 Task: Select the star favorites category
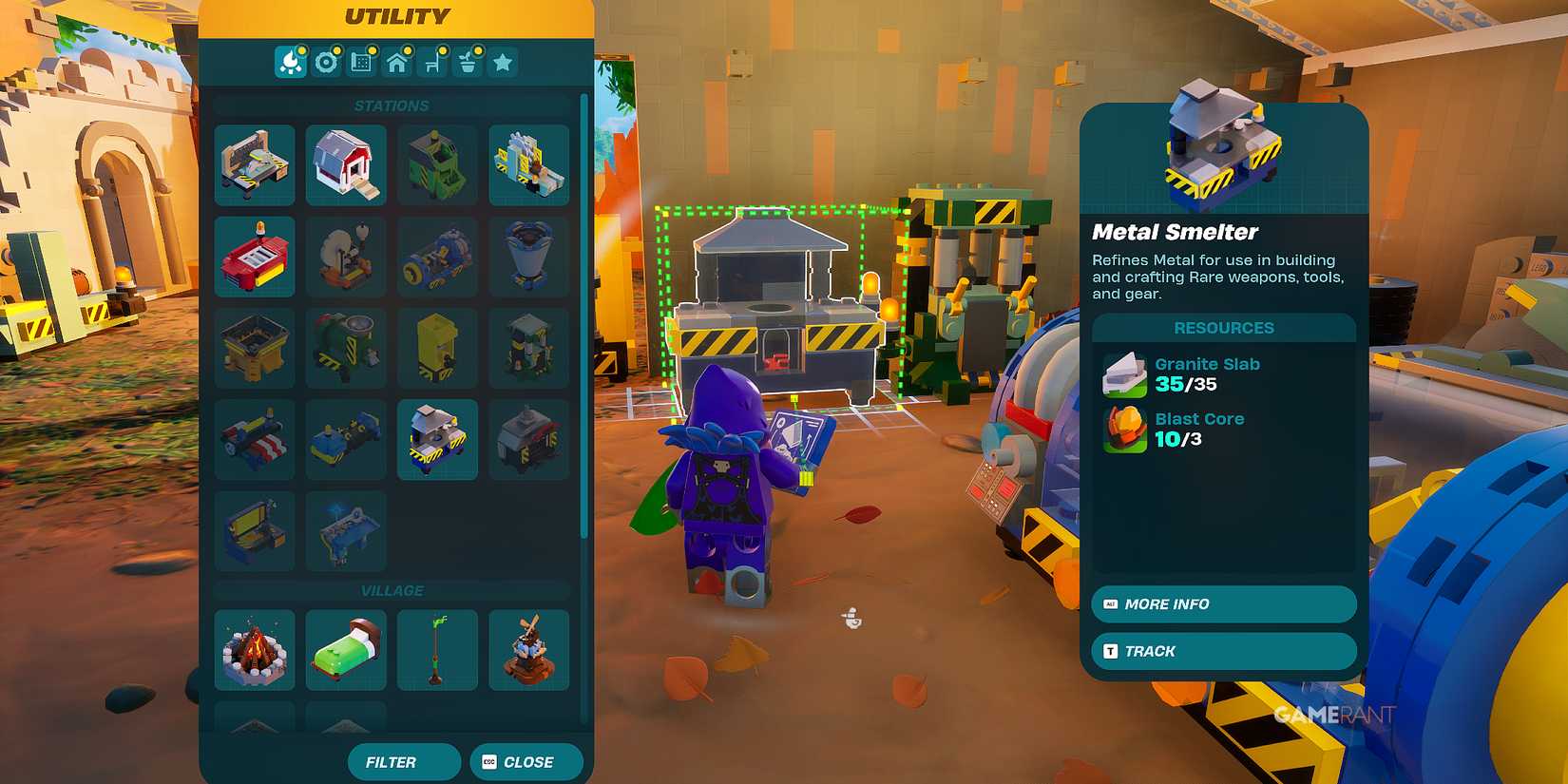click(503, 63)
